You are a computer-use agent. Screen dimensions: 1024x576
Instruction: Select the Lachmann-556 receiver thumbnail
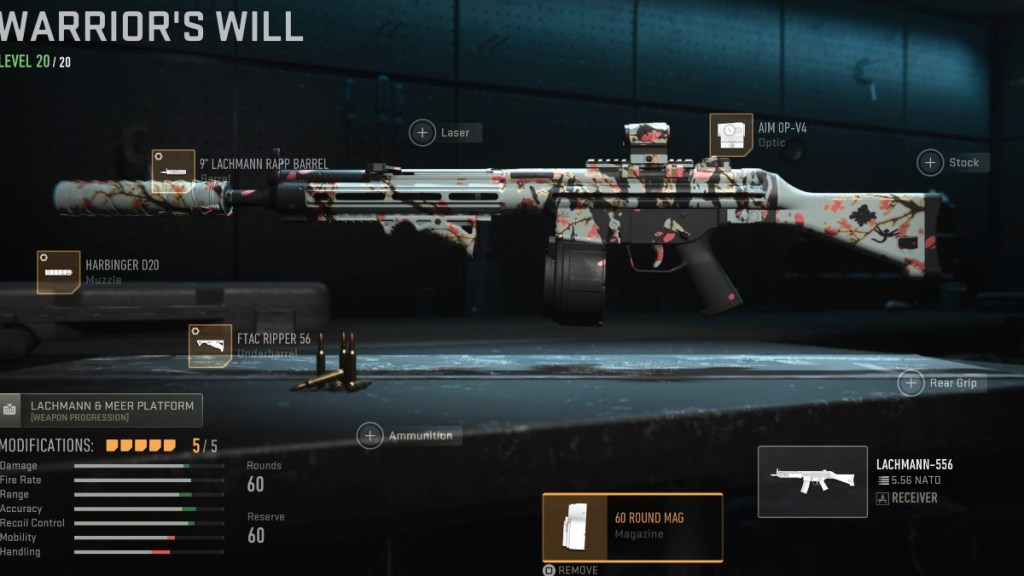click(x=812, y=481)
